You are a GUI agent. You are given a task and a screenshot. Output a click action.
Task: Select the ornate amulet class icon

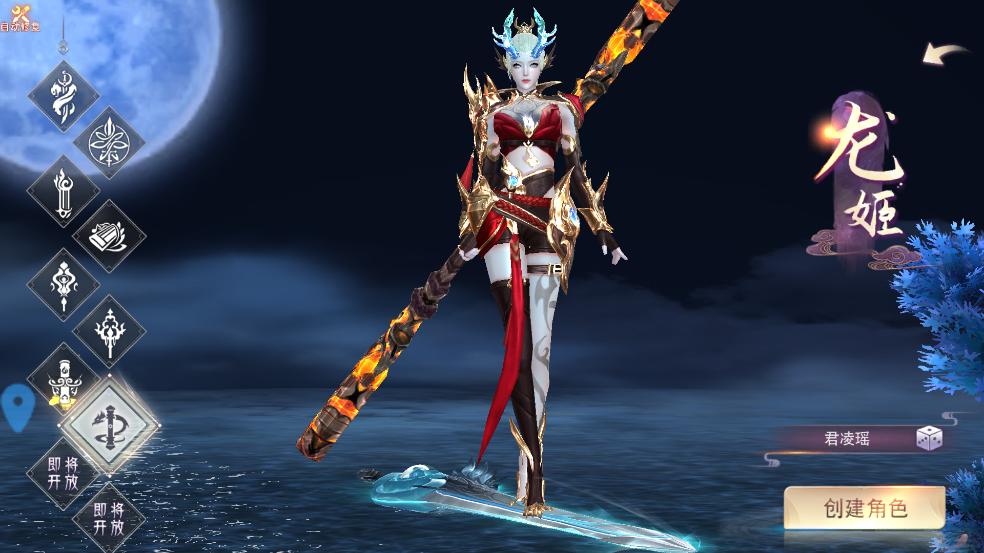[x=62, y=284]
